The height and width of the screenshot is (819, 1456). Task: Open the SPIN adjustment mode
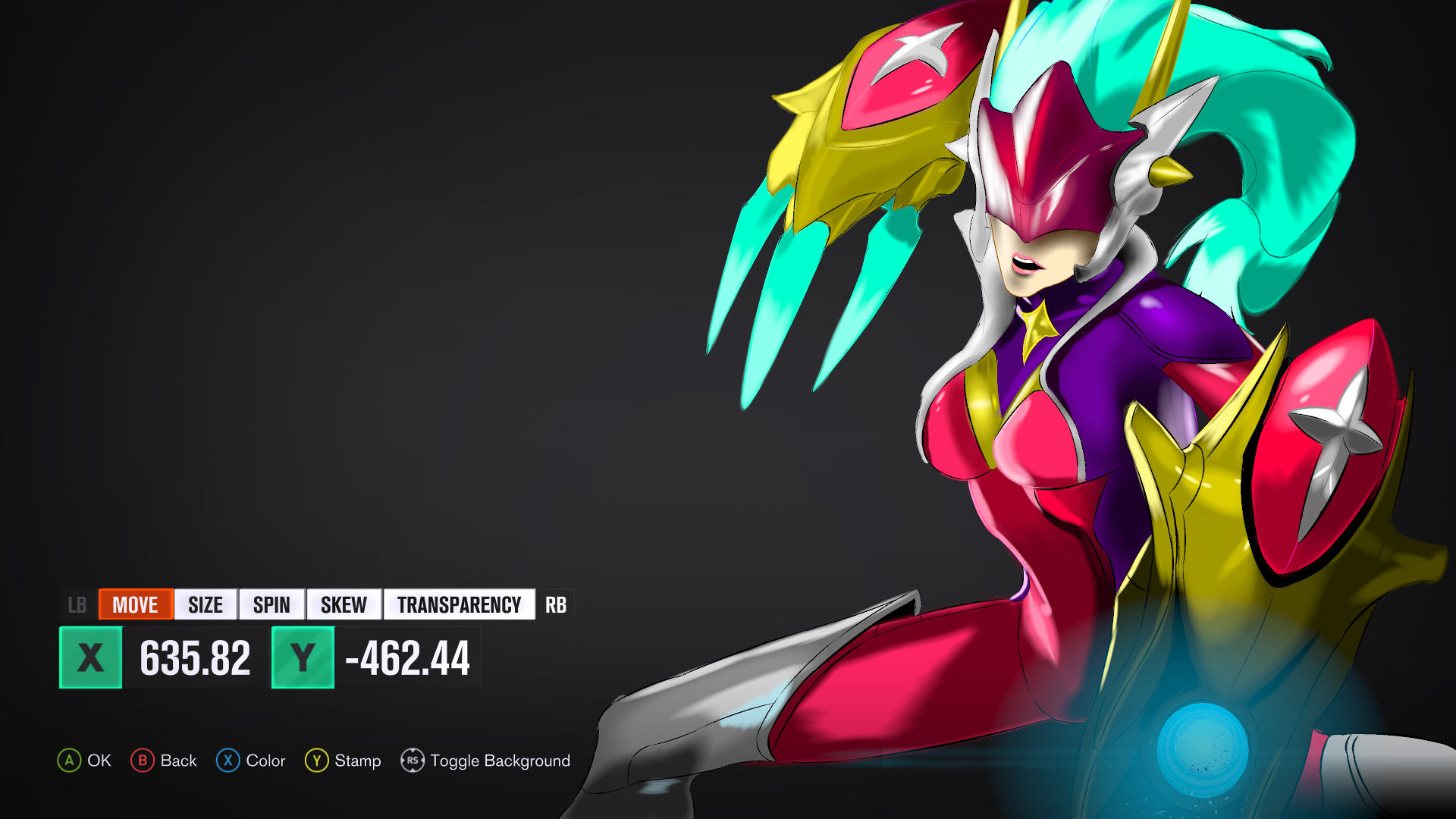[x=271, y=604]
